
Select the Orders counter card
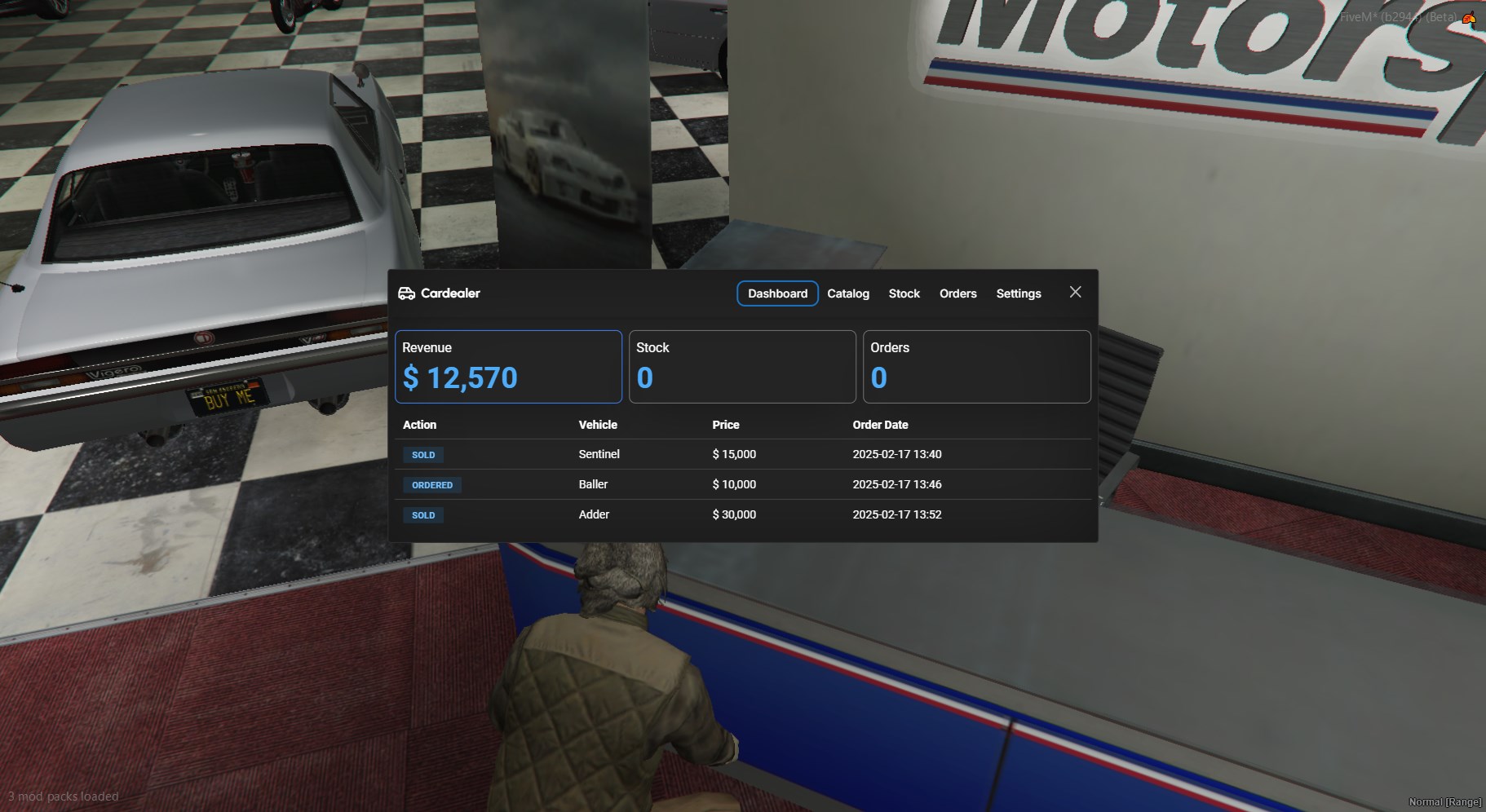[976, 366]
